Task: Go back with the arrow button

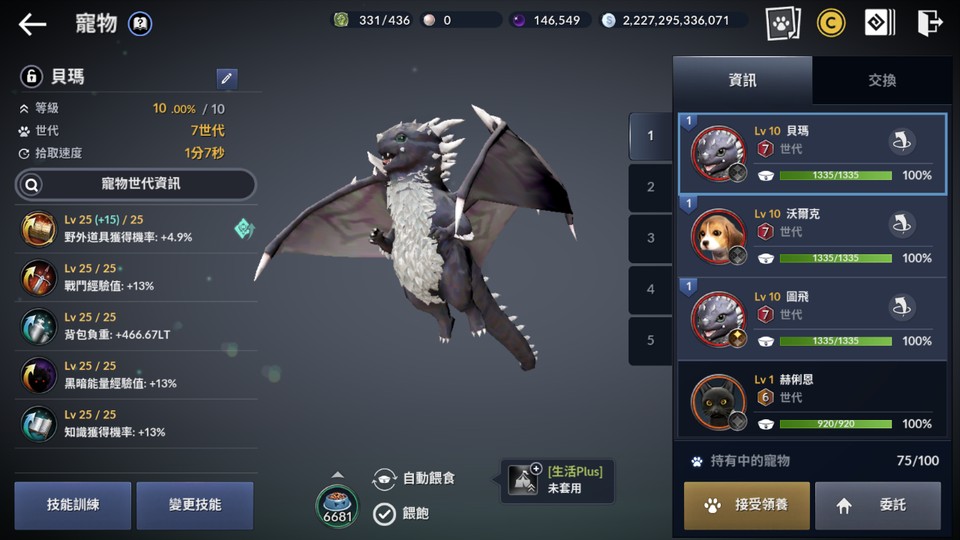Action: click(x=32, y=24)
